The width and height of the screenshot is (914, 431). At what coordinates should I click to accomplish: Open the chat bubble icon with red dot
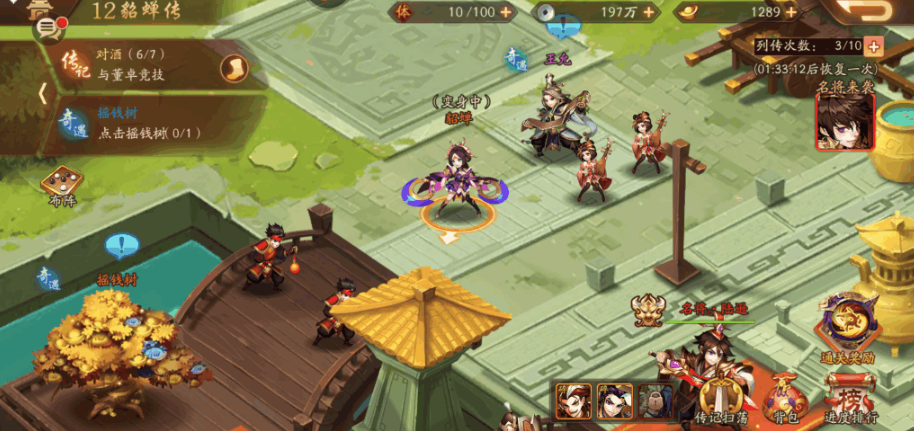pos(47,25)
